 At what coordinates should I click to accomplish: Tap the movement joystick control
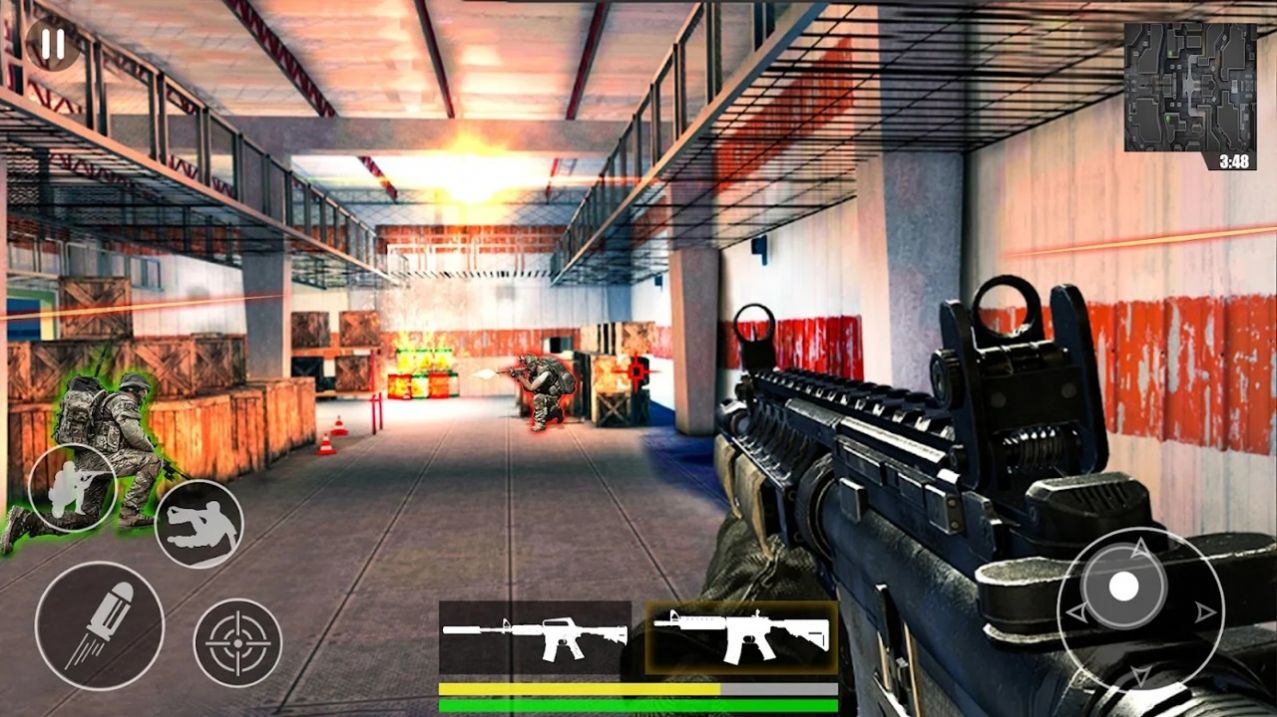1125,587
